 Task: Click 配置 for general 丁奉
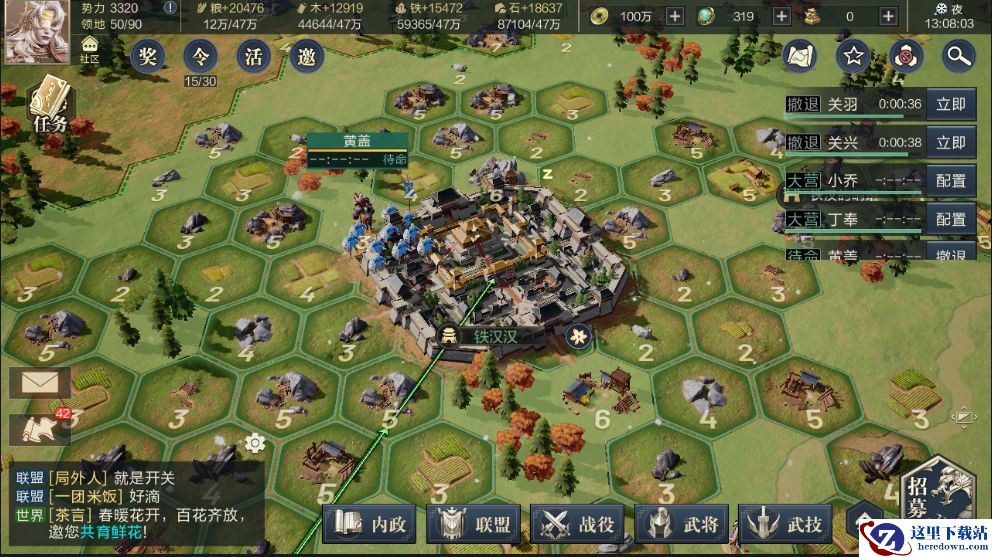950,219
